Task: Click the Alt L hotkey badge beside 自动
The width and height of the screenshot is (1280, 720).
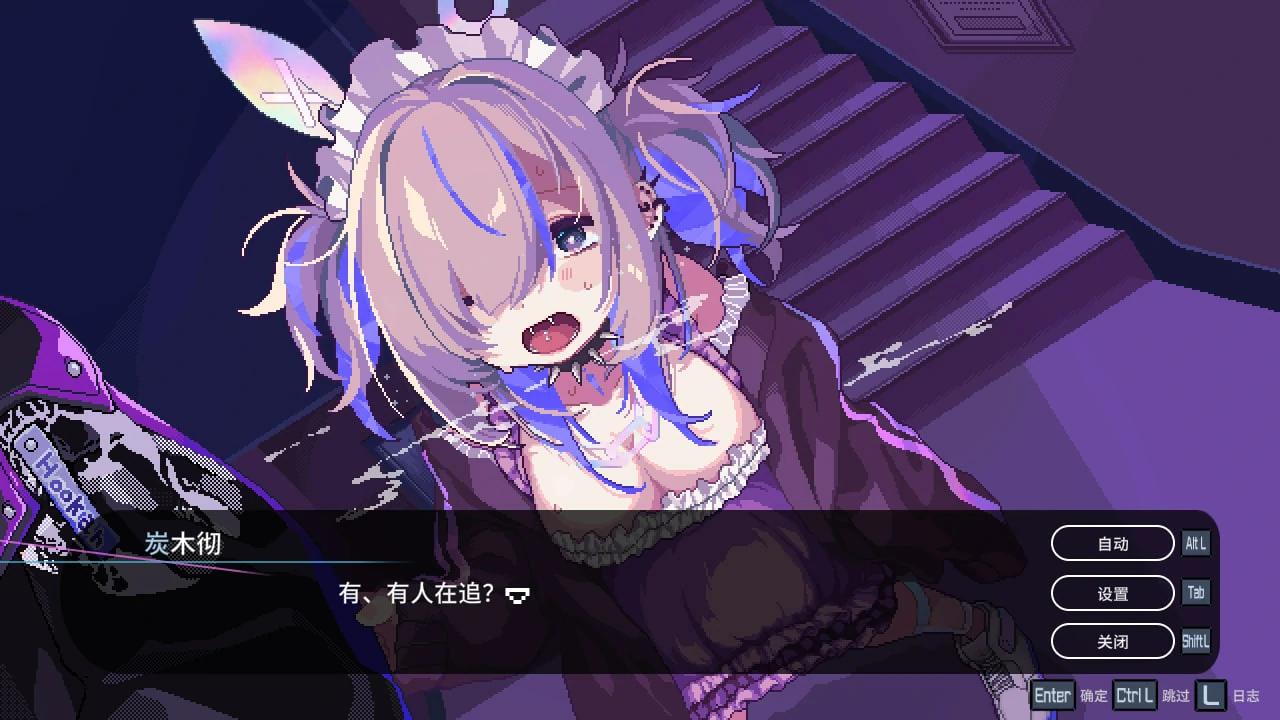Action: [1196, 543]
